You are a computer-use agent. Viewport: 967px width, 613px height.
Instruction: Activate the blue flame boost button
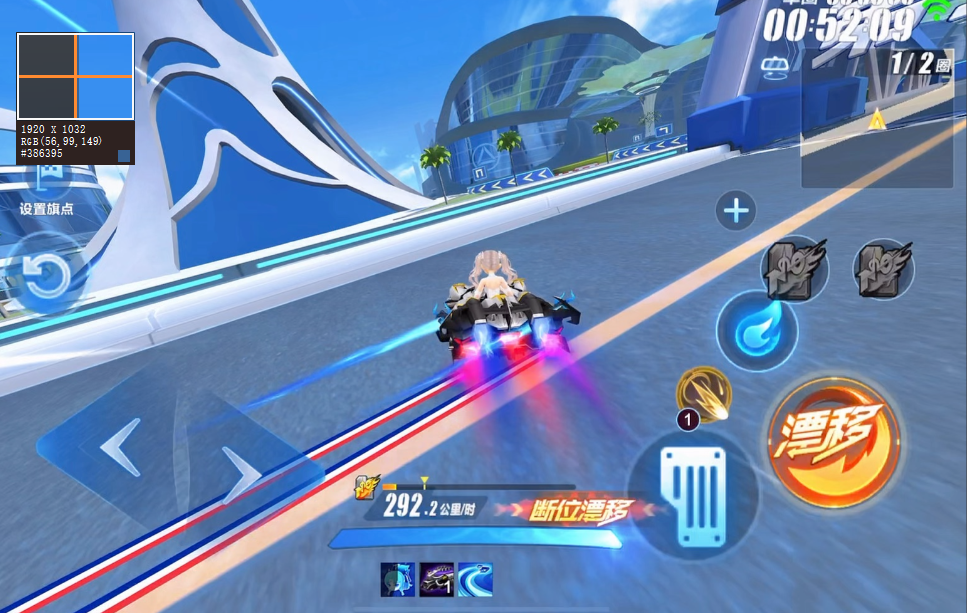756,331
